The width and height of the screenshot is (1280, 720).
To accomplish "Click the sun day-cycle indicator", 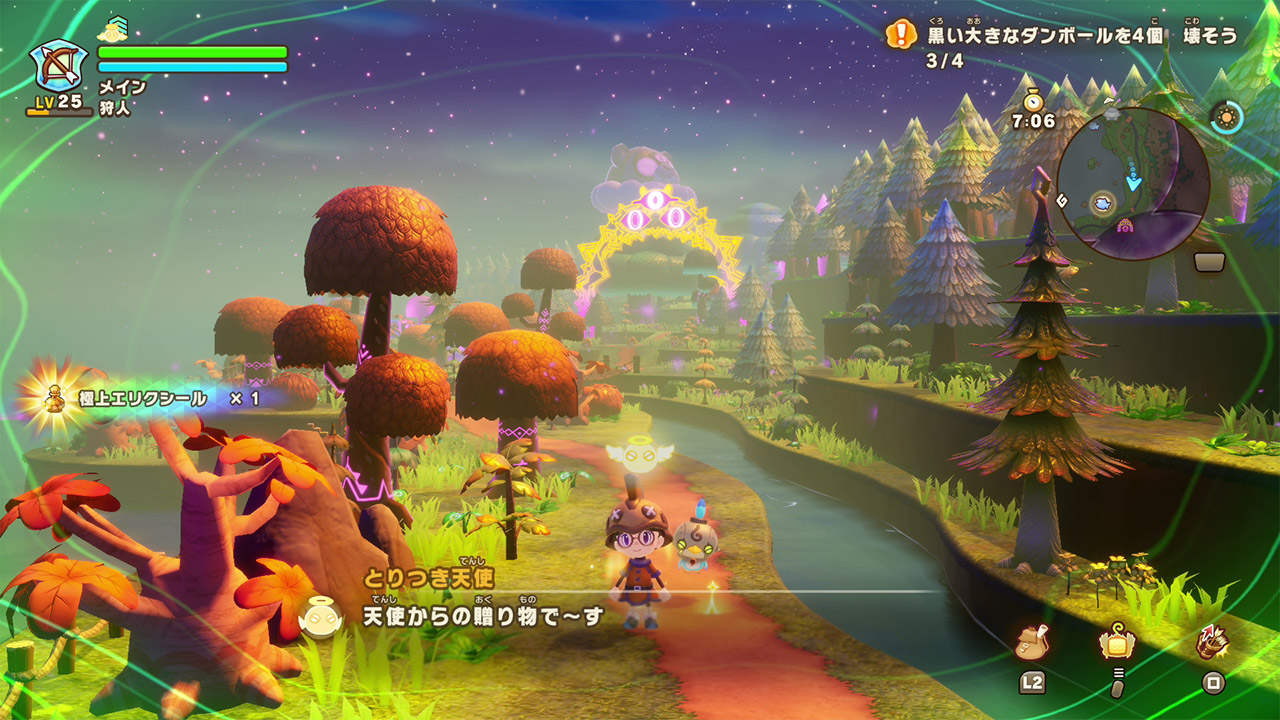I will pyautogui.click(x=1226, y=117).
